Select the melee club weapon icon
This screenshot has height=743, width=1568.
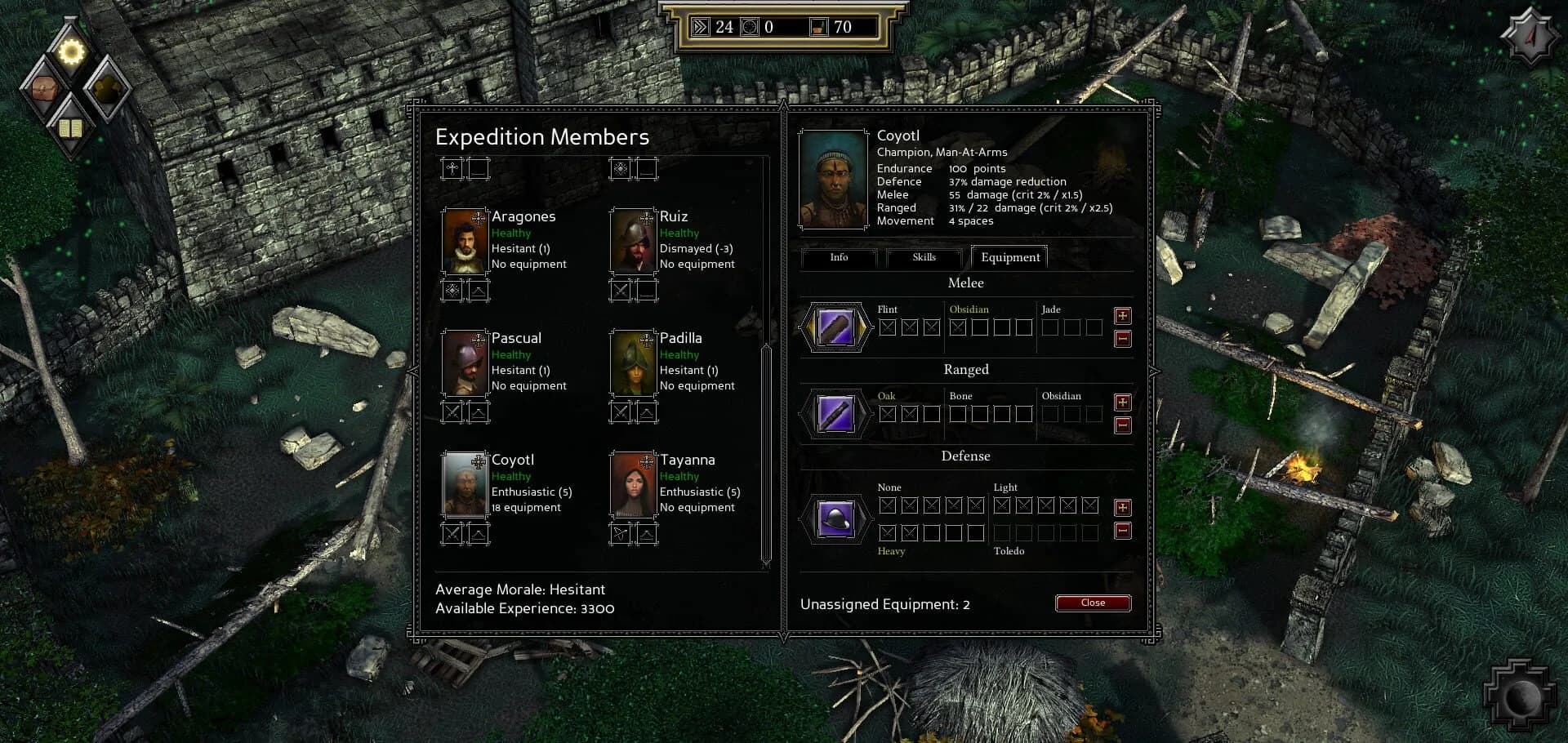click(835, 328)
